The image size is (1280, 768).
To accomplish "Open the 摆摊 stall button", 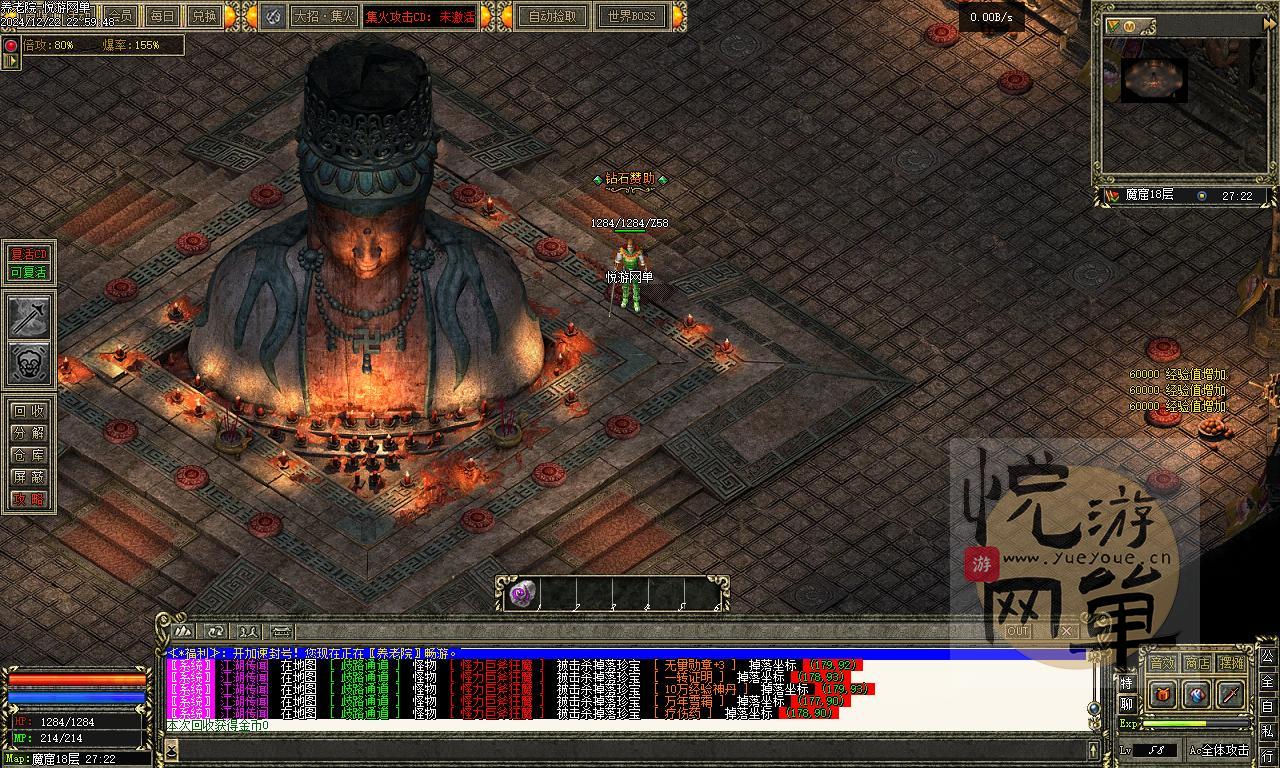I will tap(1232, 663).
